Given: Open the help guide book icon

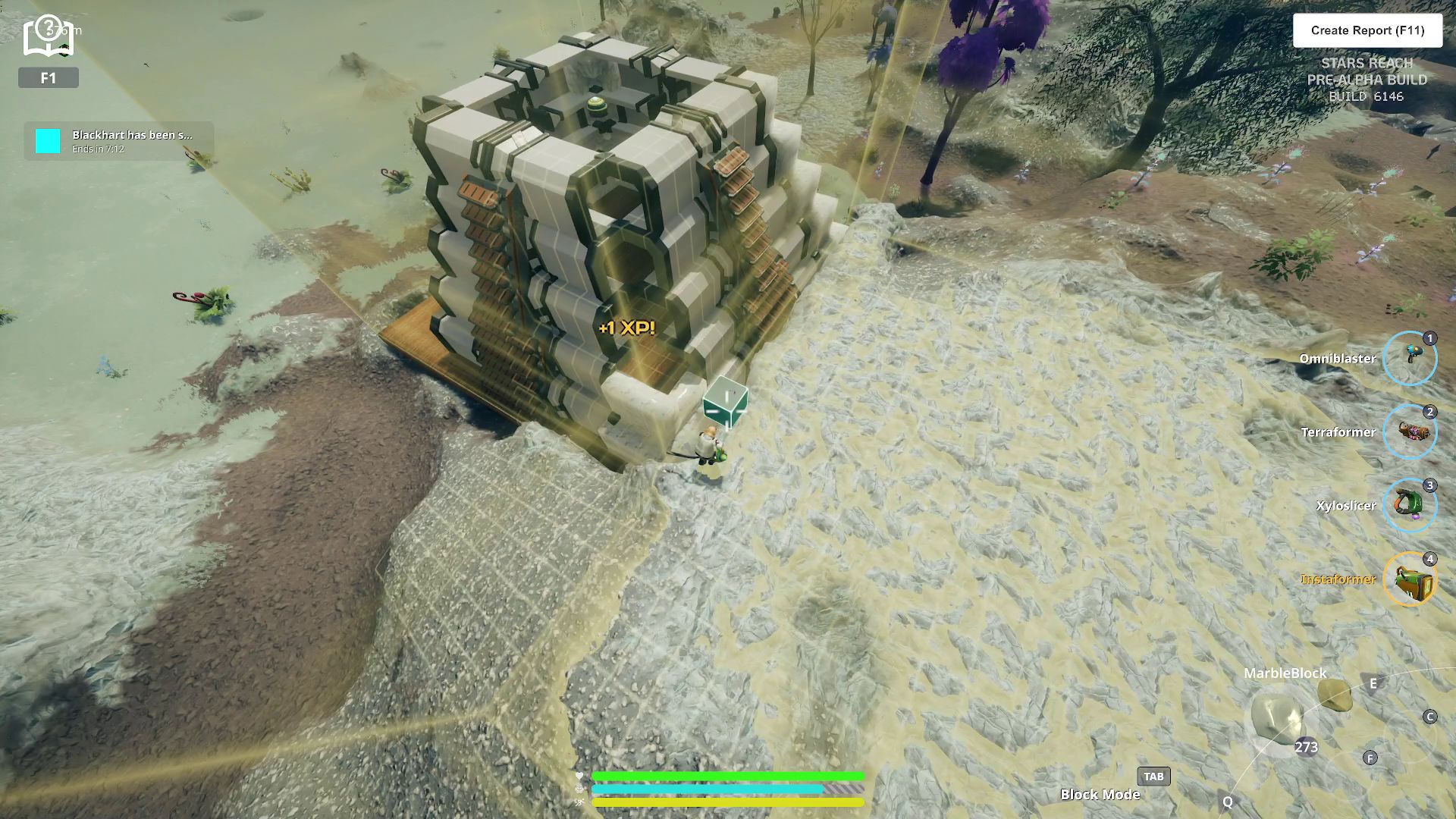Looking at the screenshot, I should 48,37.
